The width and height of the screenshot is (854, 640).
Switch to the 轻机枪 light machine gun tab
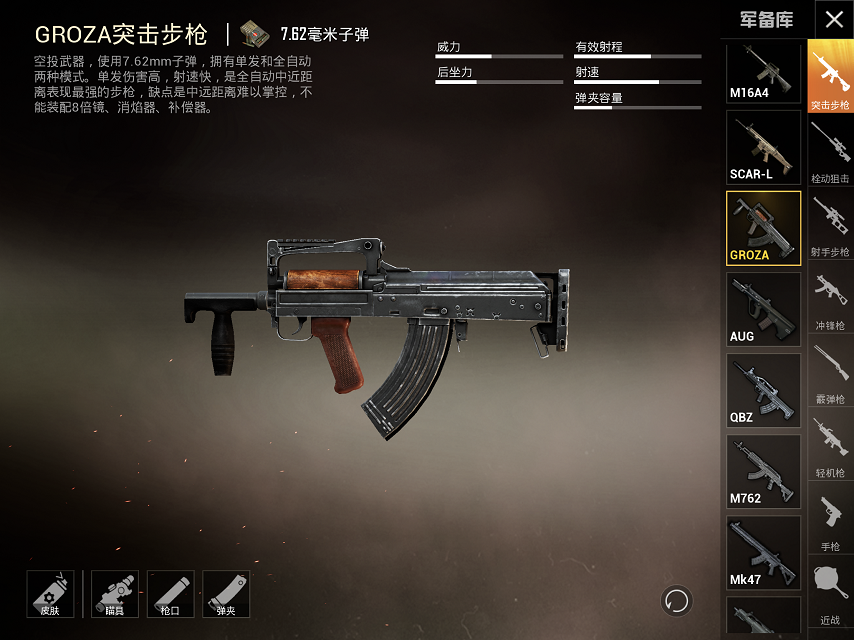tap(830, 445)
